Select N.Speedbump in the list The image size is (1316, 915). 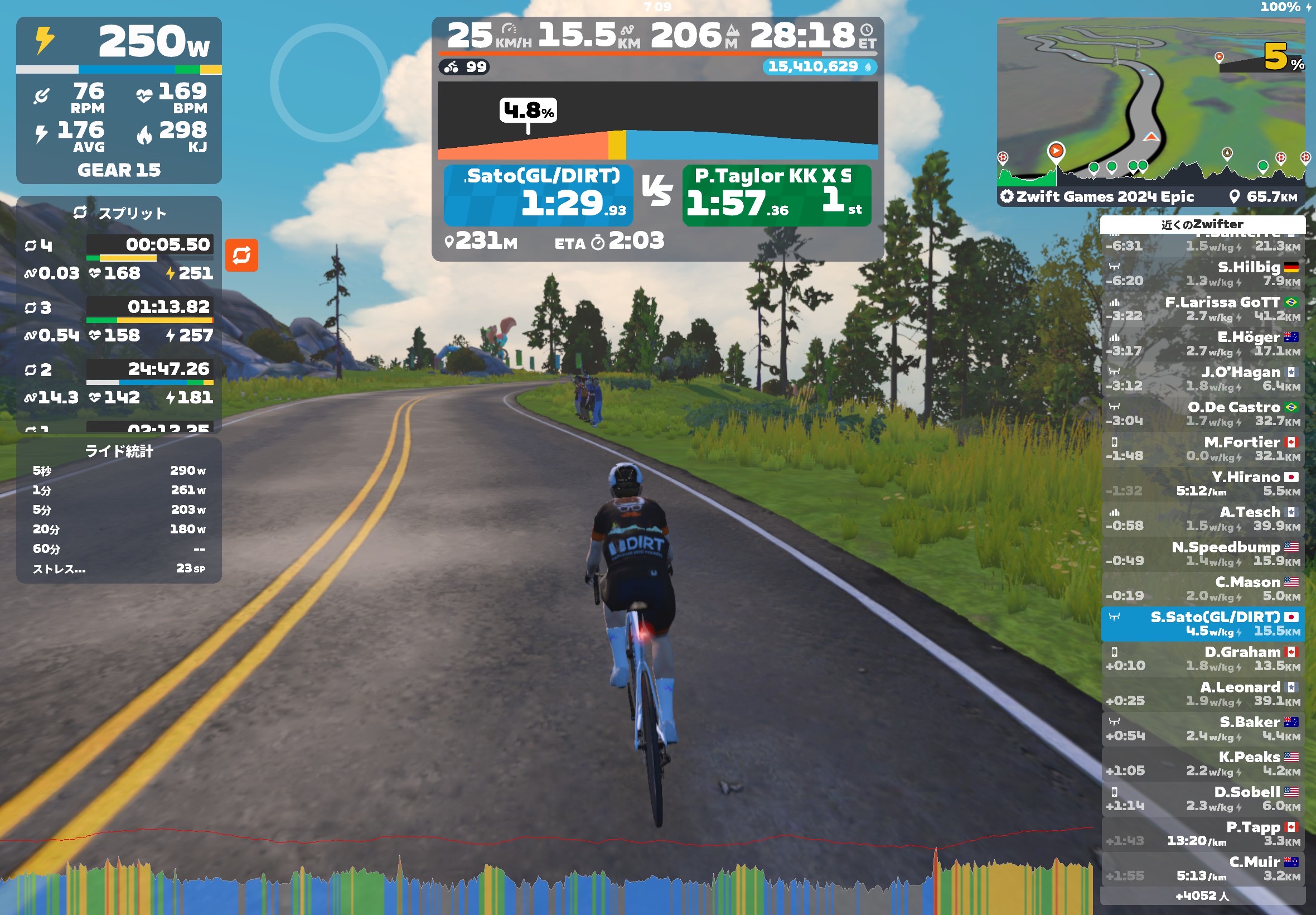[x=1202, y=554]
